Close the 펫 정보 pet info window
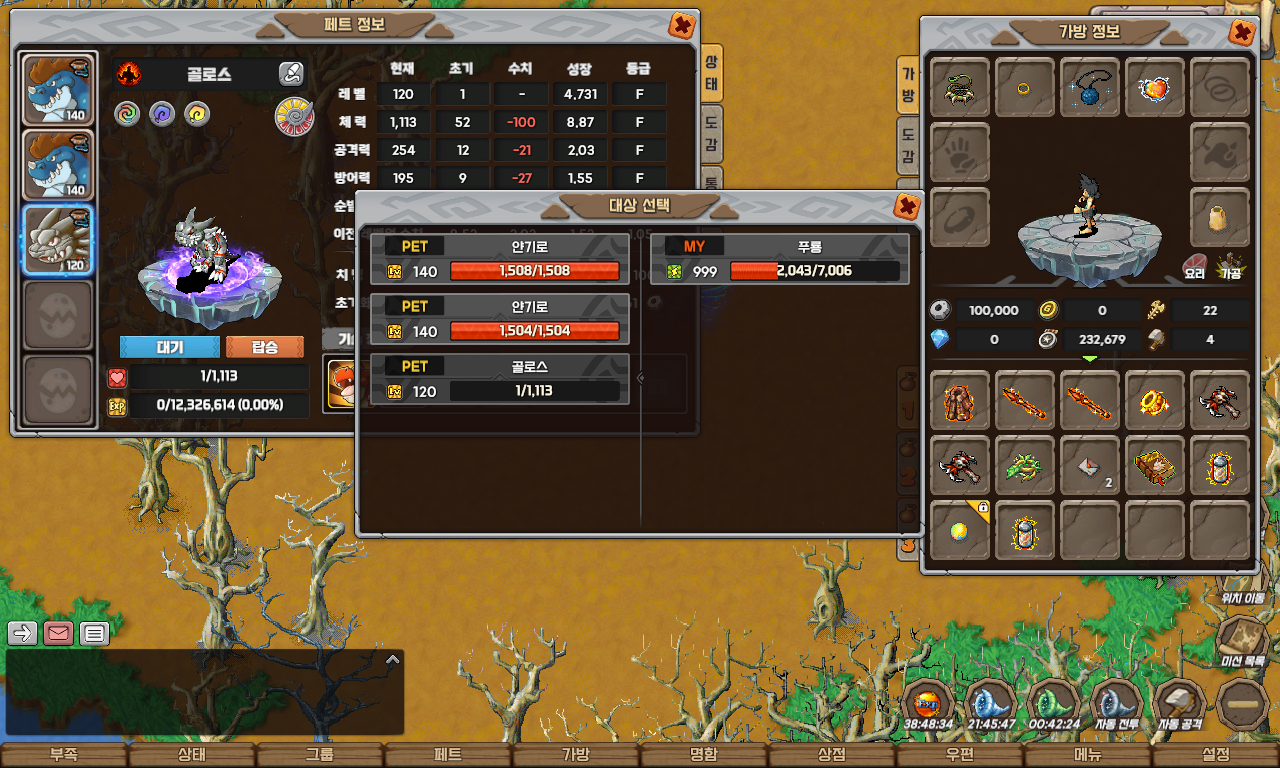 682,25
